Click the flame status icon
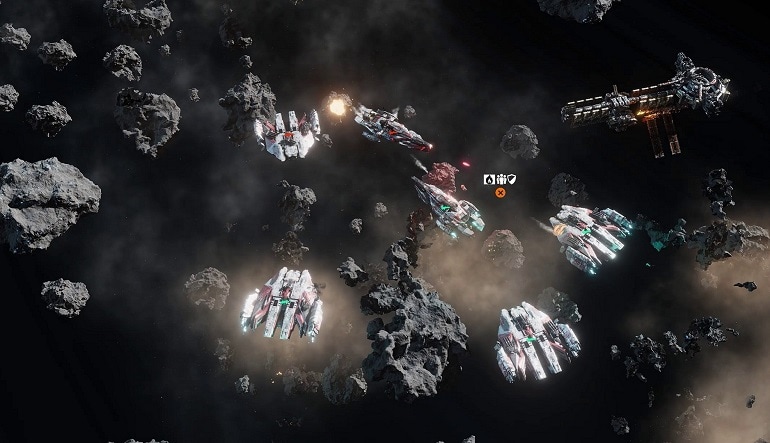The image size is (770, 443). pyautogui.click(x=489, y=179)
